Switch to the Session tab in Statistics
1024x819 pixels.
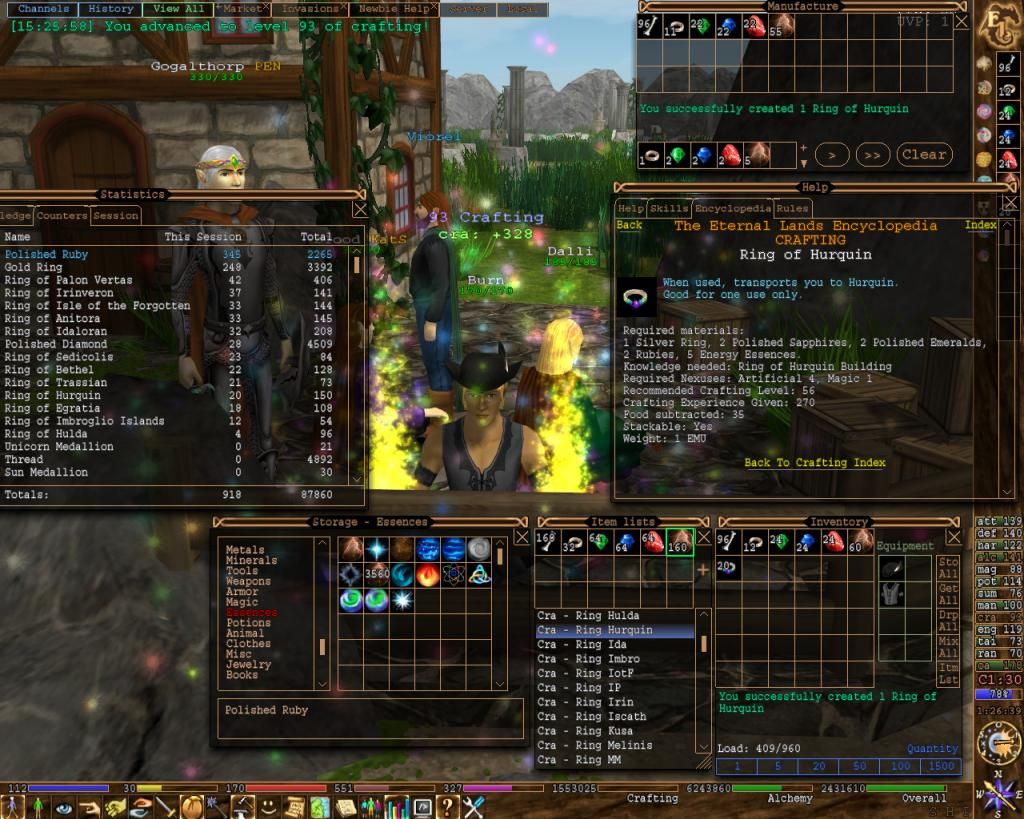[116, 215]
